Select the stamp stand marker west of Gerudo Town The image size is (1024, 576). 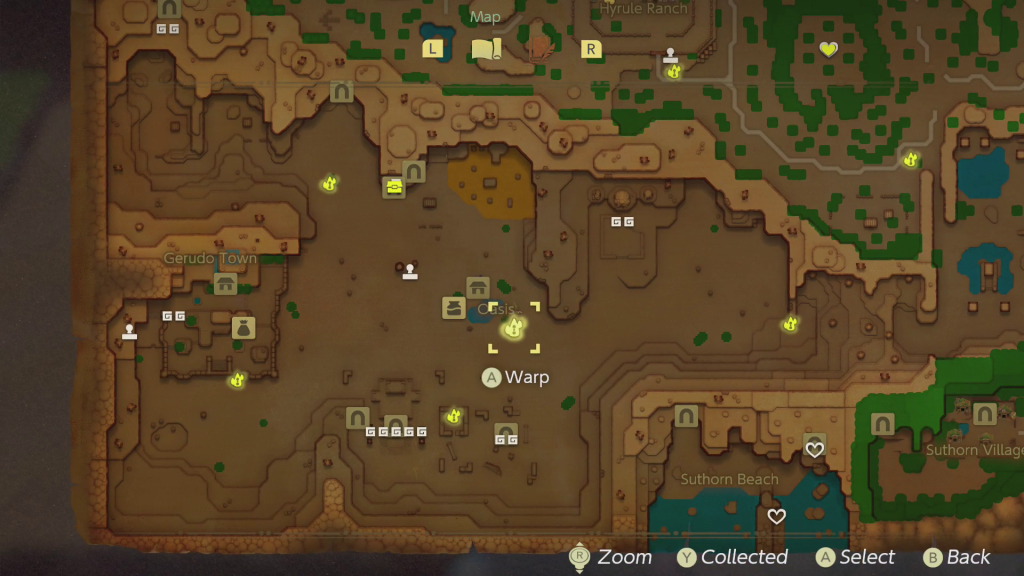[x=129, y=331]
